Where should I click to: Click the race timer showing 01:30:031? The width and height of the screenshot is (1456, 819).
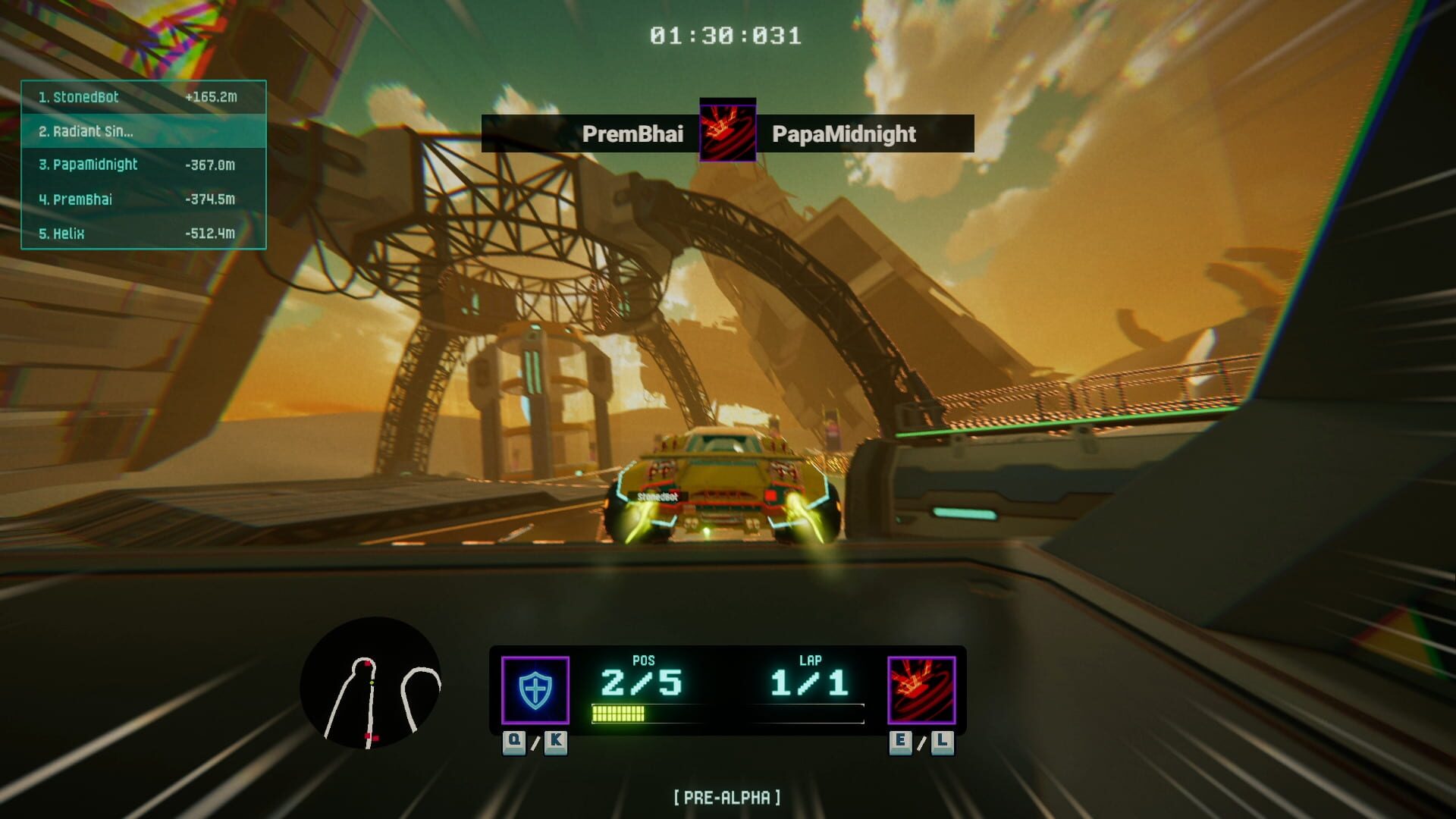point(726,33)
